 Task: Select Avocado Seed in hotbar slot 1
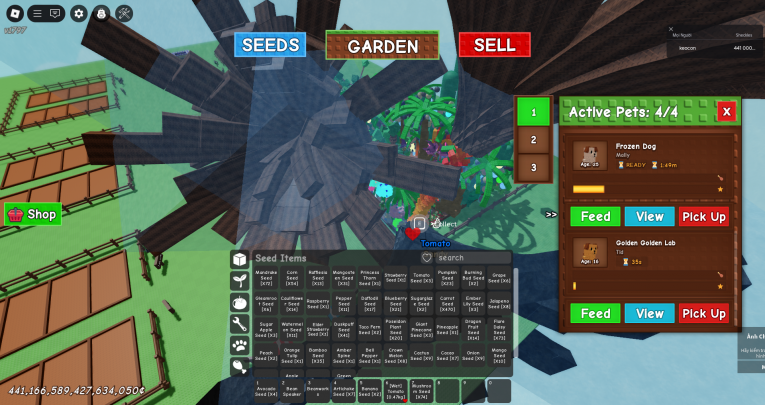coord(266,390)
